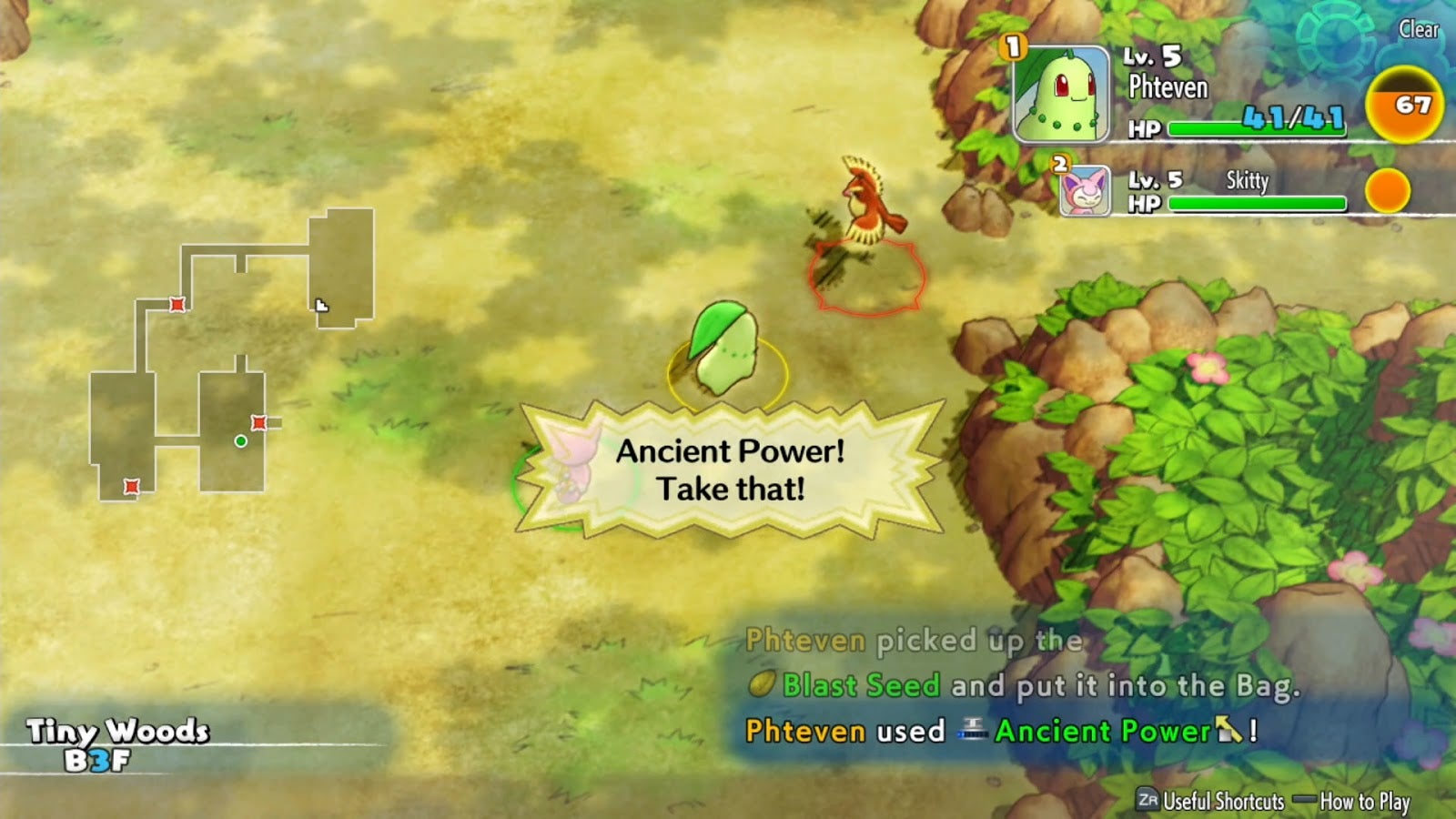Click Skitty's orange belly orb
Image resolution: width=1456 pixels, height=819 pixels.
click(1387, 191)
